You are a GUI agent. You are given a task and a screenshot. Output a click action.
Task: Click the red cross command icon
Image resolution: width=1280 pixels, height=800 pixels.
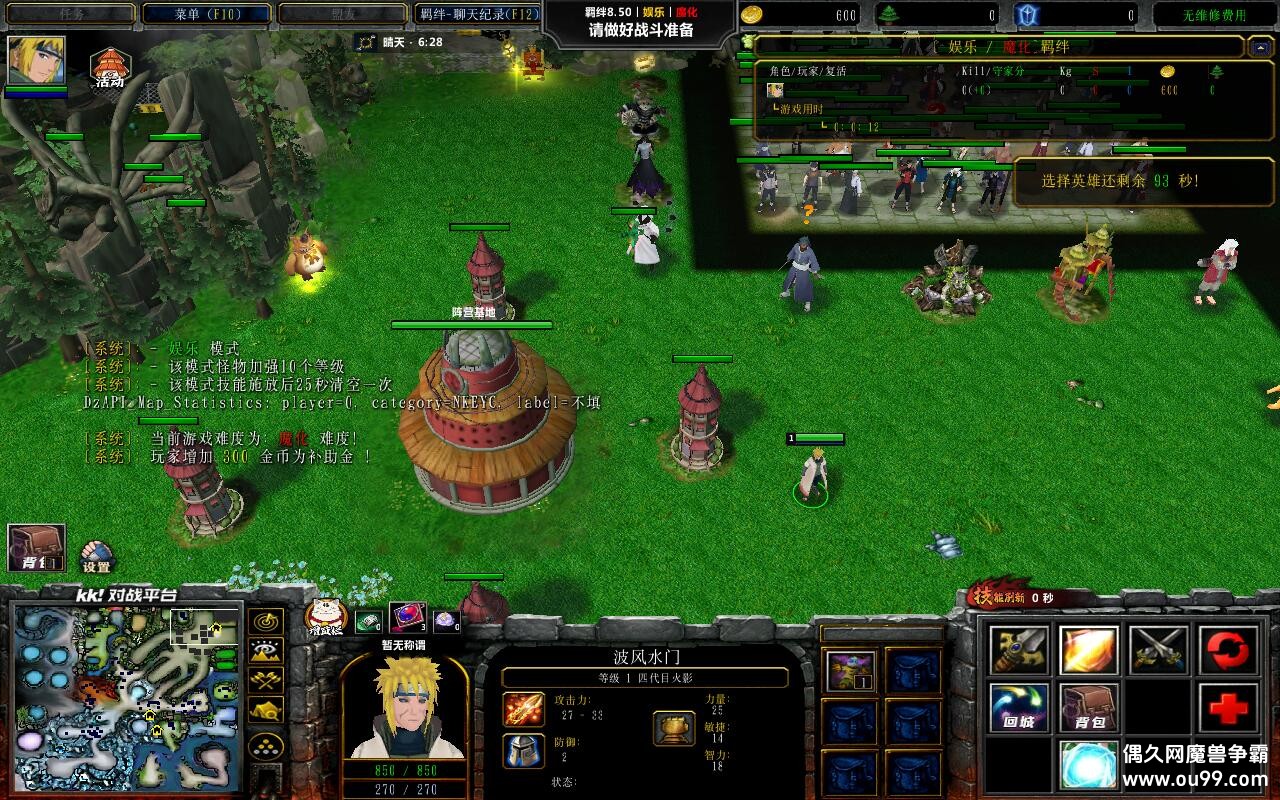tap(1227, 708)
